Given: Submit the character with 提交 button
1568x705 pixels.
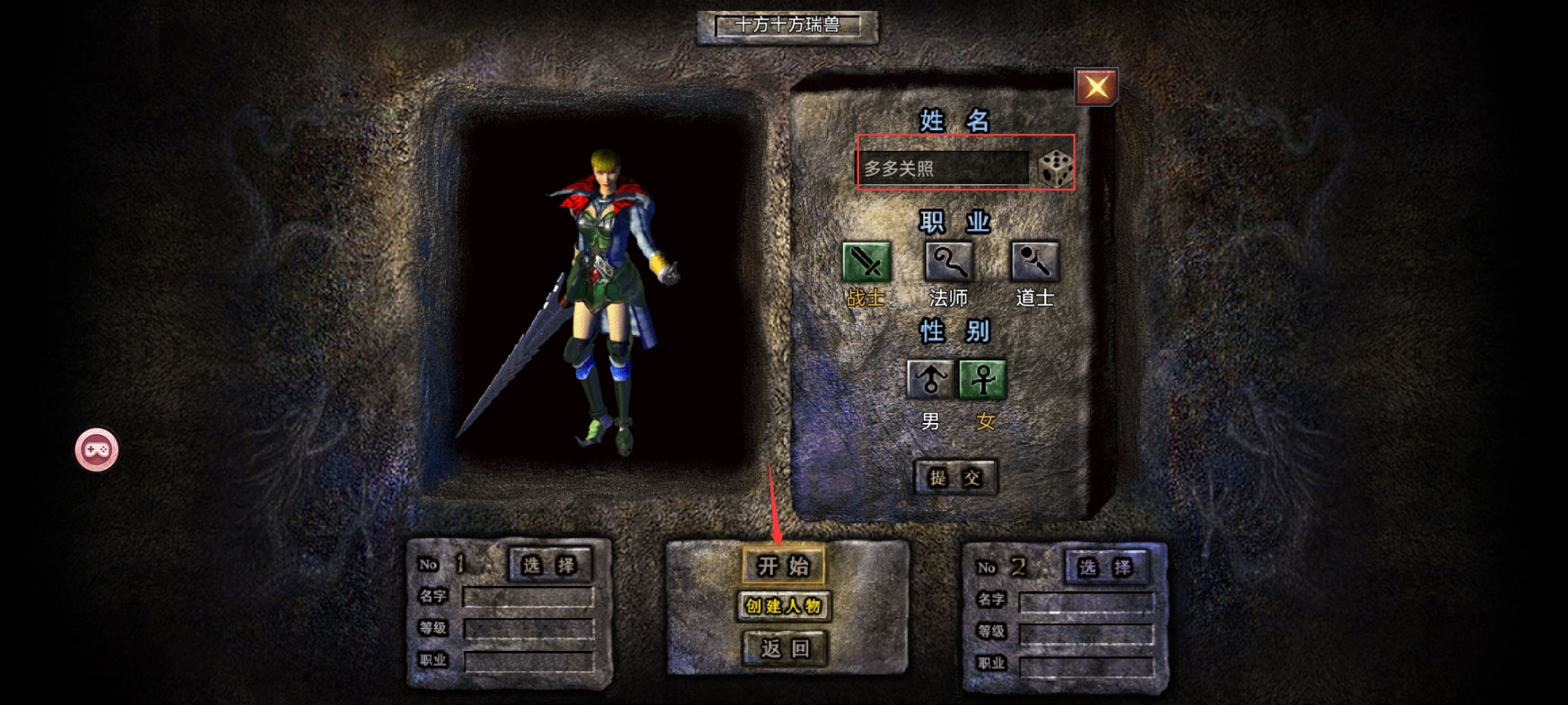Looking at the screenshot, I should [x=955, y=477].
